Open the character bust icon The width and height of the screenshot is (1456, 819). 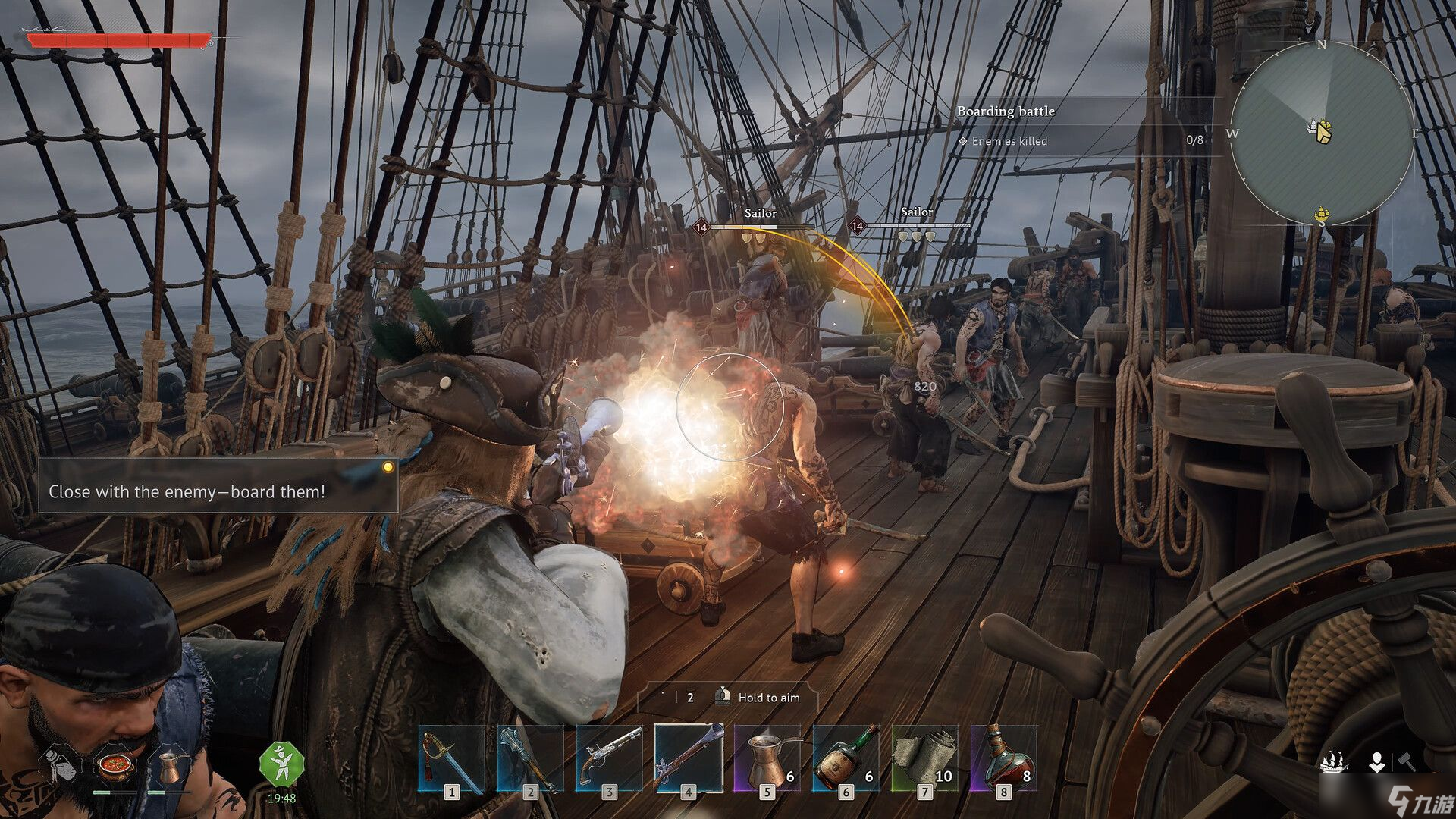click(1376, 761)
